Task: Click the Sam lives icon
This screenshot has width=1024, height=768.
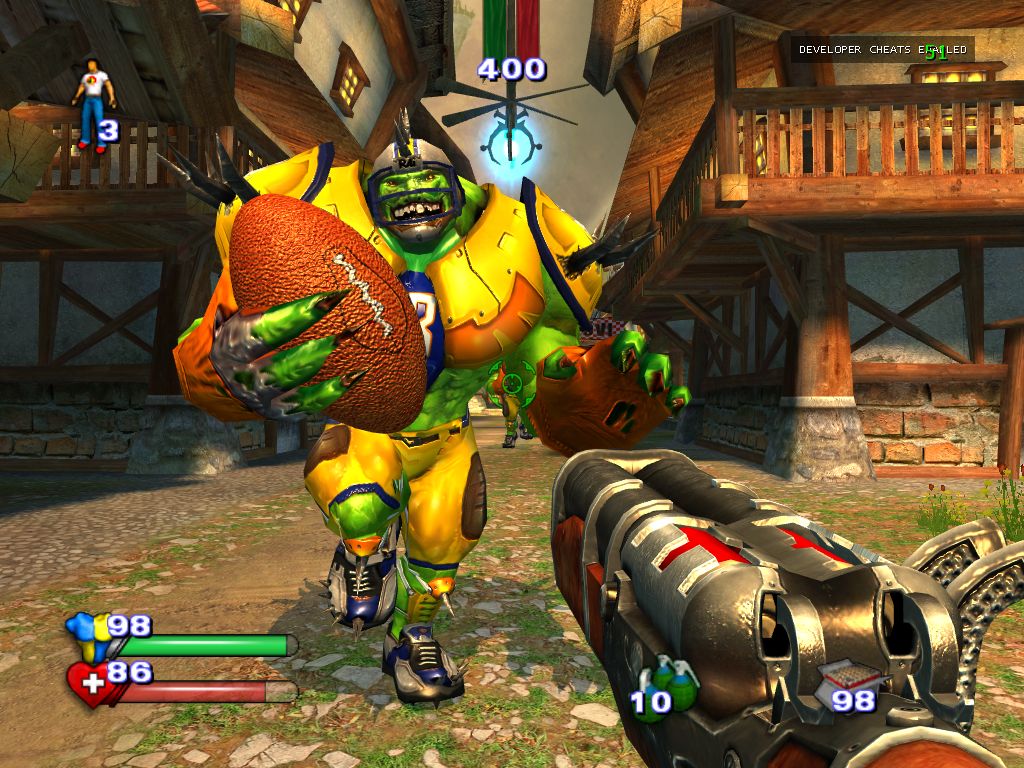Action: click(x=93, y=102)
